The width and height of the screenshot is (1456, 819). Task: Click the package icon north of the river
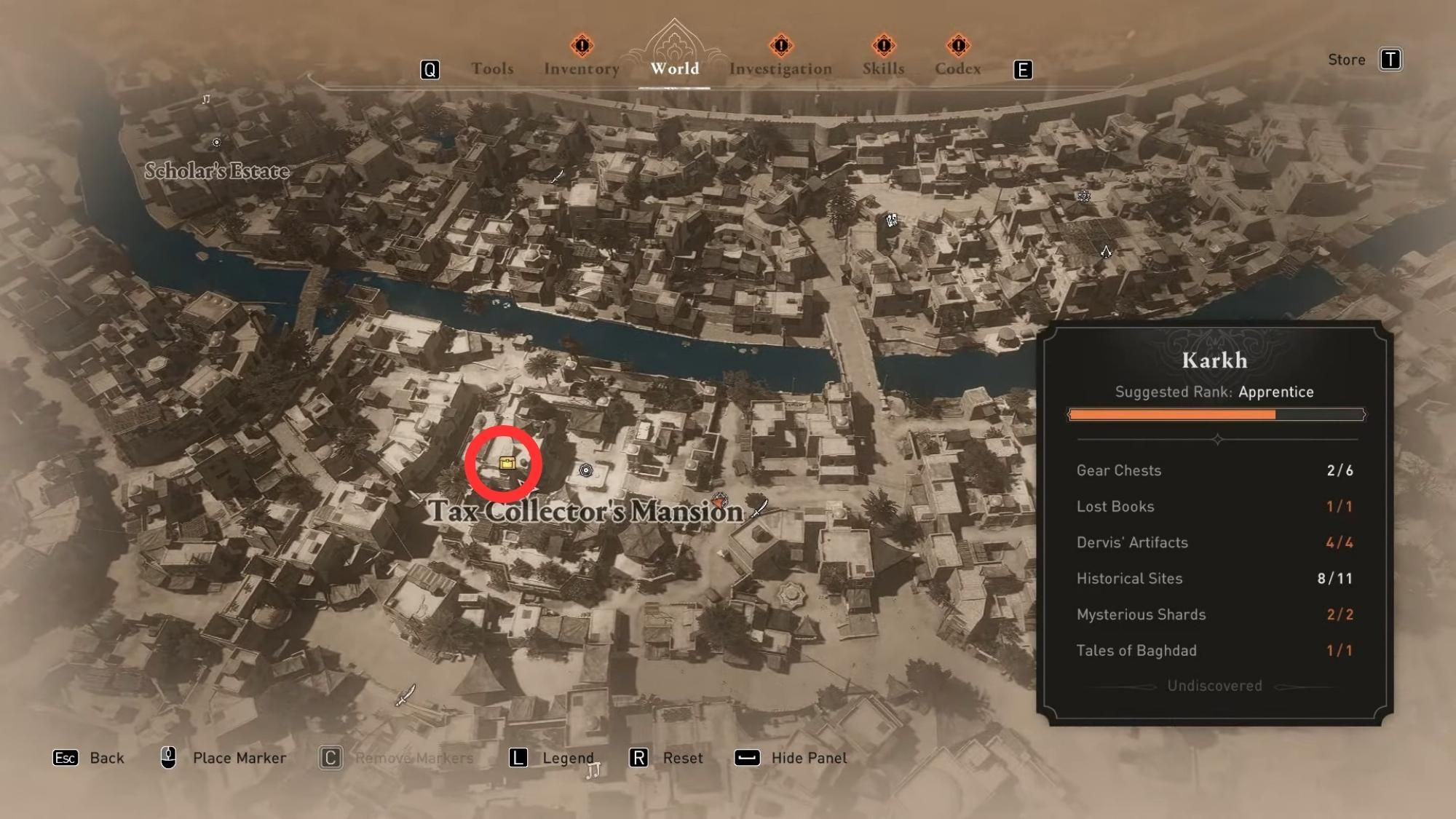point(891,220)
